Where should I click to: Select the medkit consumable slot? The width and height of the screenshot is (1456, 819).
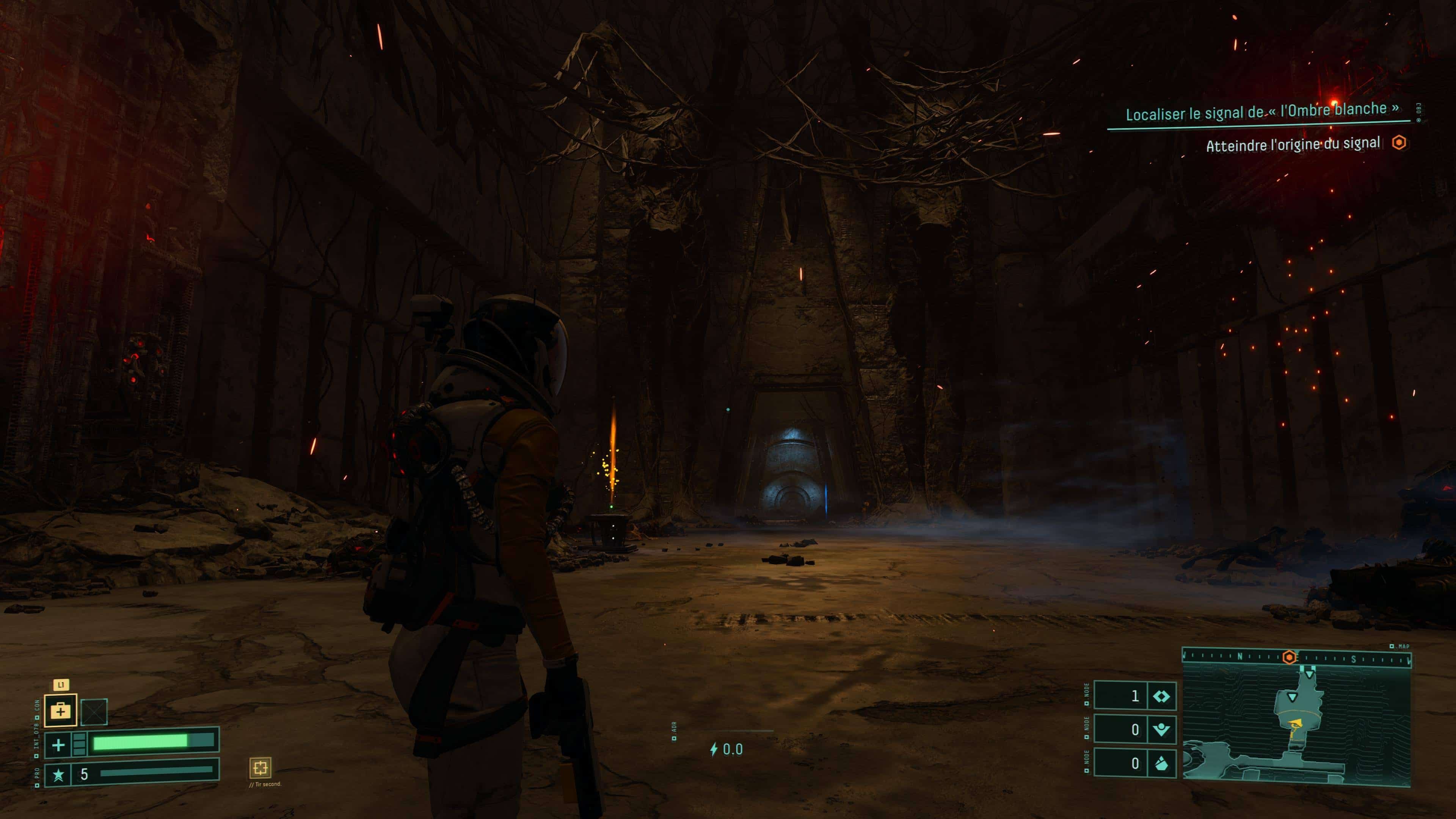click(x=61, y=711)
